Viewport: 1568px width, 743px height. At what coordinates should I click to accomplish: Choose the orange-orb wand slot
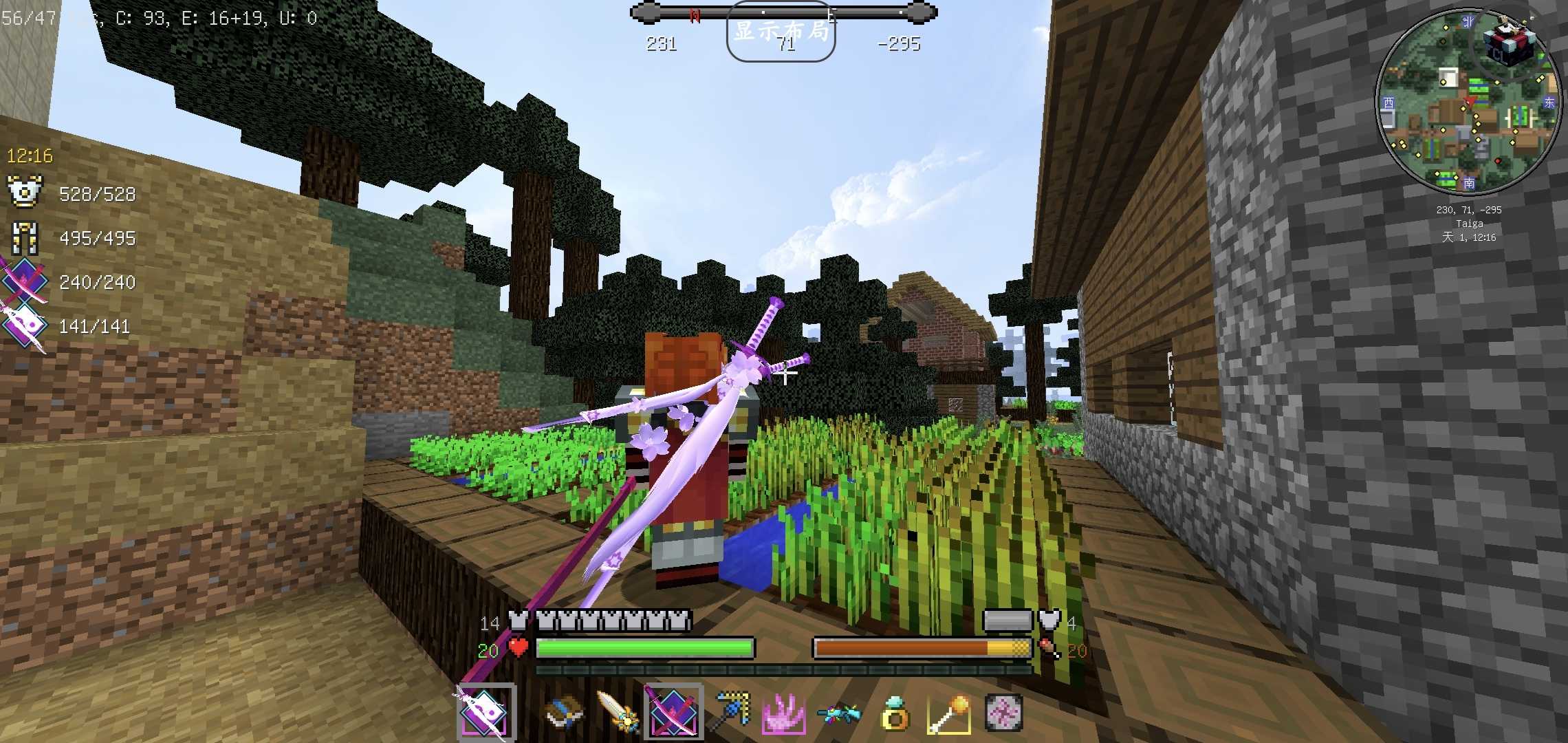tap(949, 713)
